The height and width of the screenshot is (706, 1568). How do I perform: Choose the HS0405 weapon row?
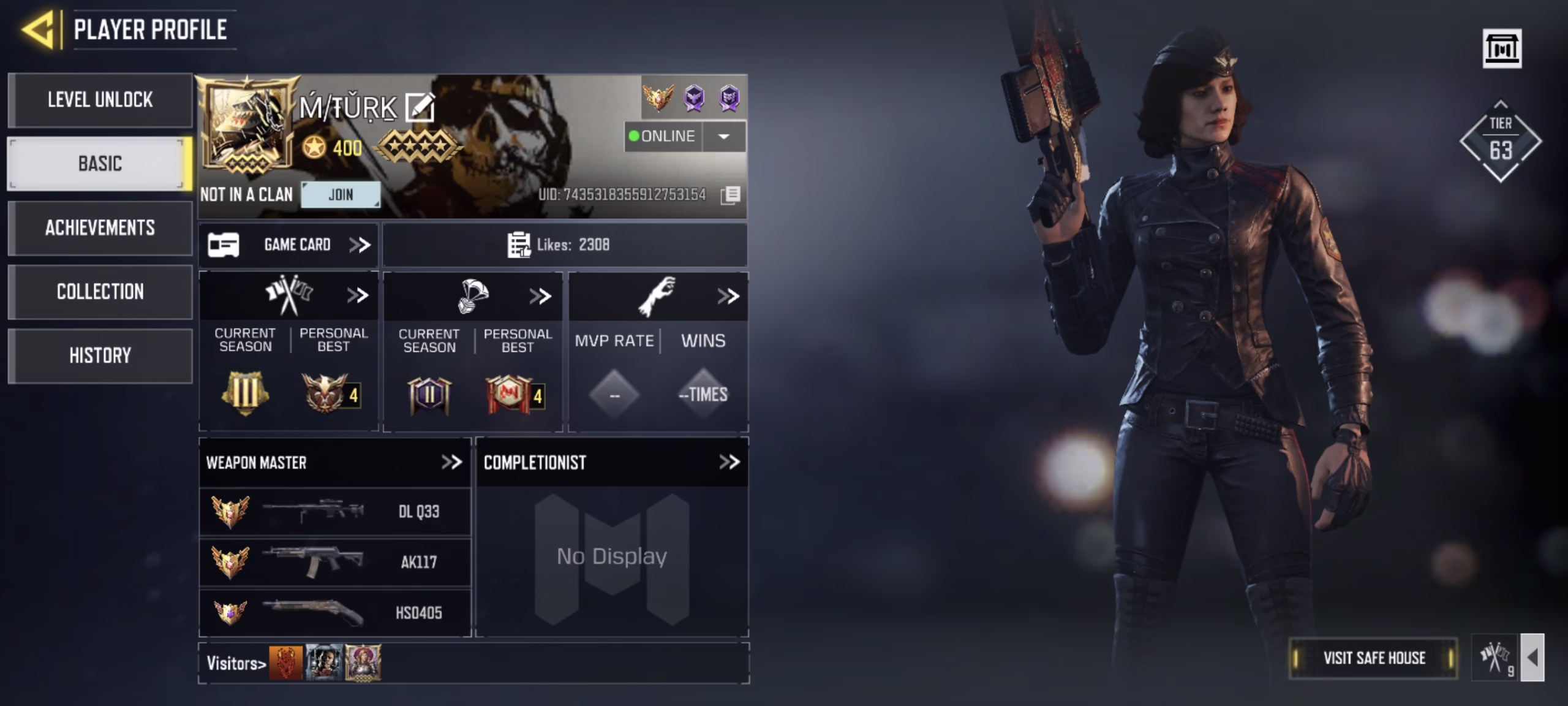(334, 613)
